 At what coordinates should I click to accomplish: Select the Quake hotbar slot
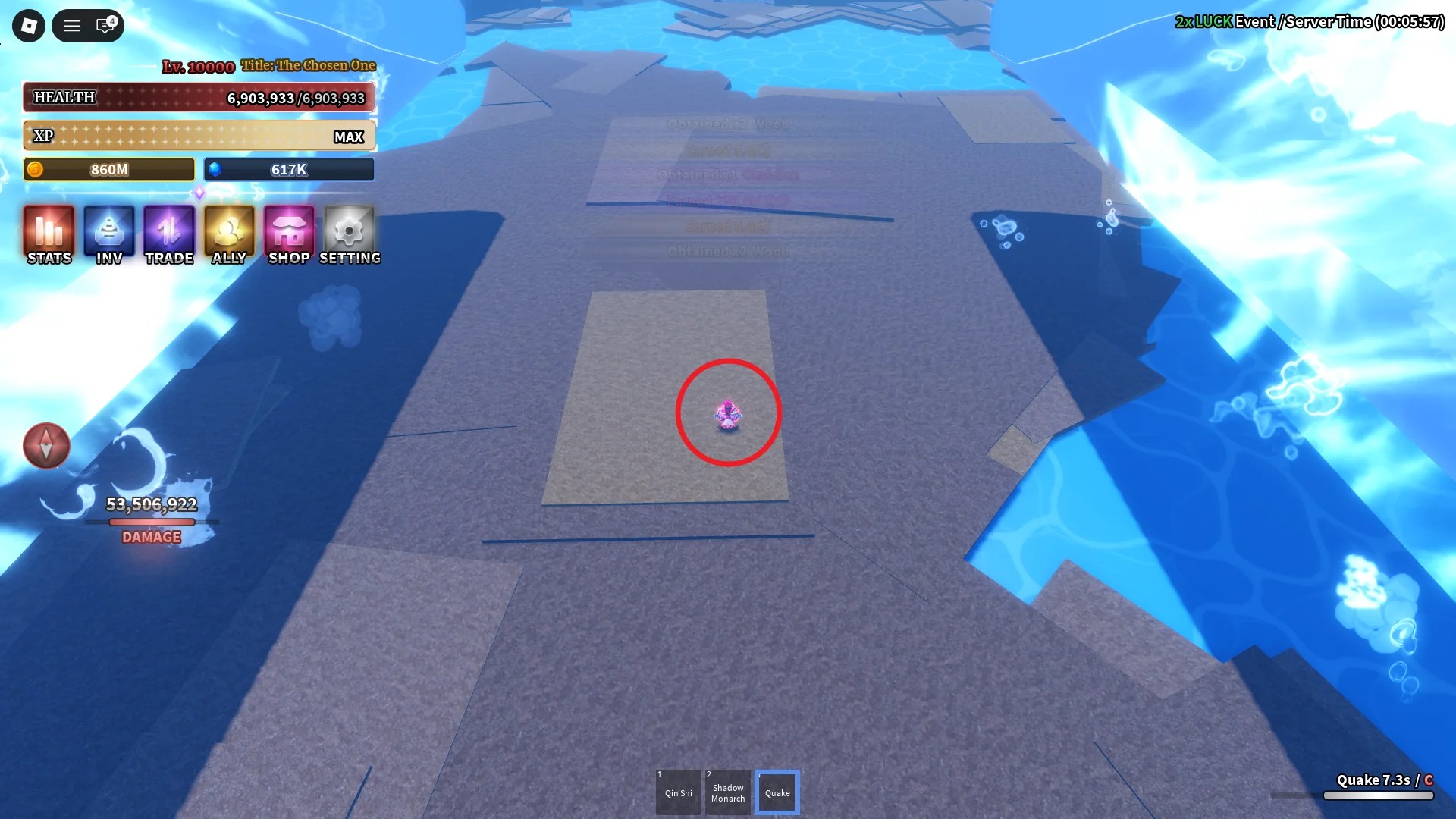pos(777,792)
